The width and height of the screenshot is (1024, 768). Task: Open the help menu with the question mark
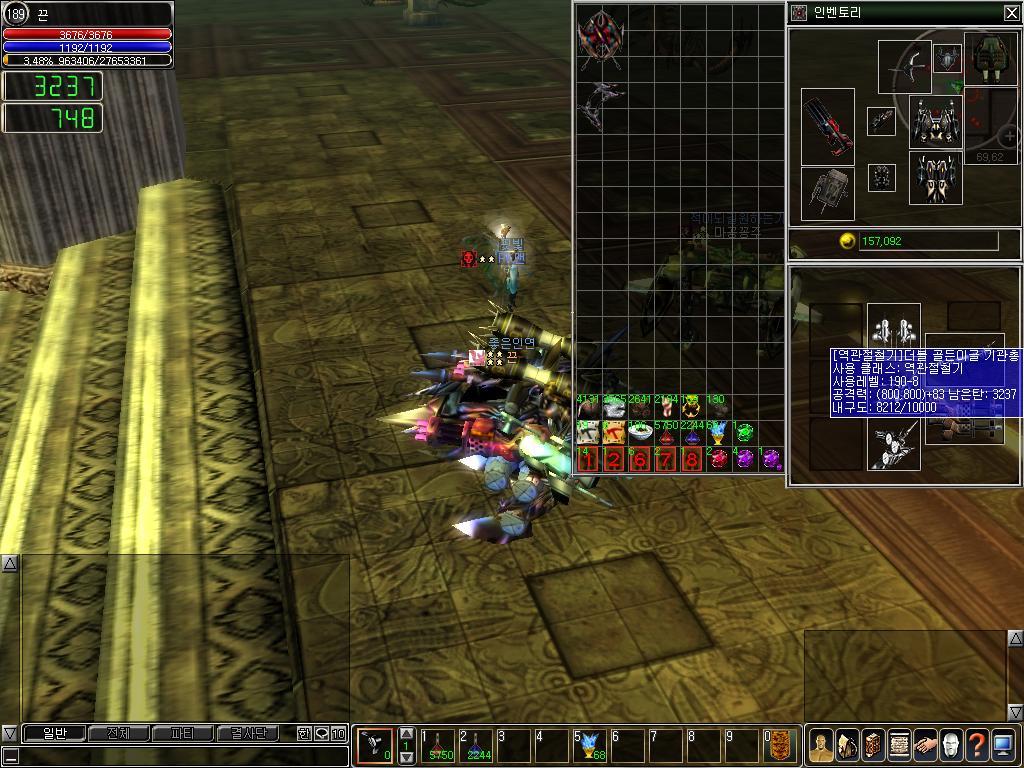click(977, 744)
